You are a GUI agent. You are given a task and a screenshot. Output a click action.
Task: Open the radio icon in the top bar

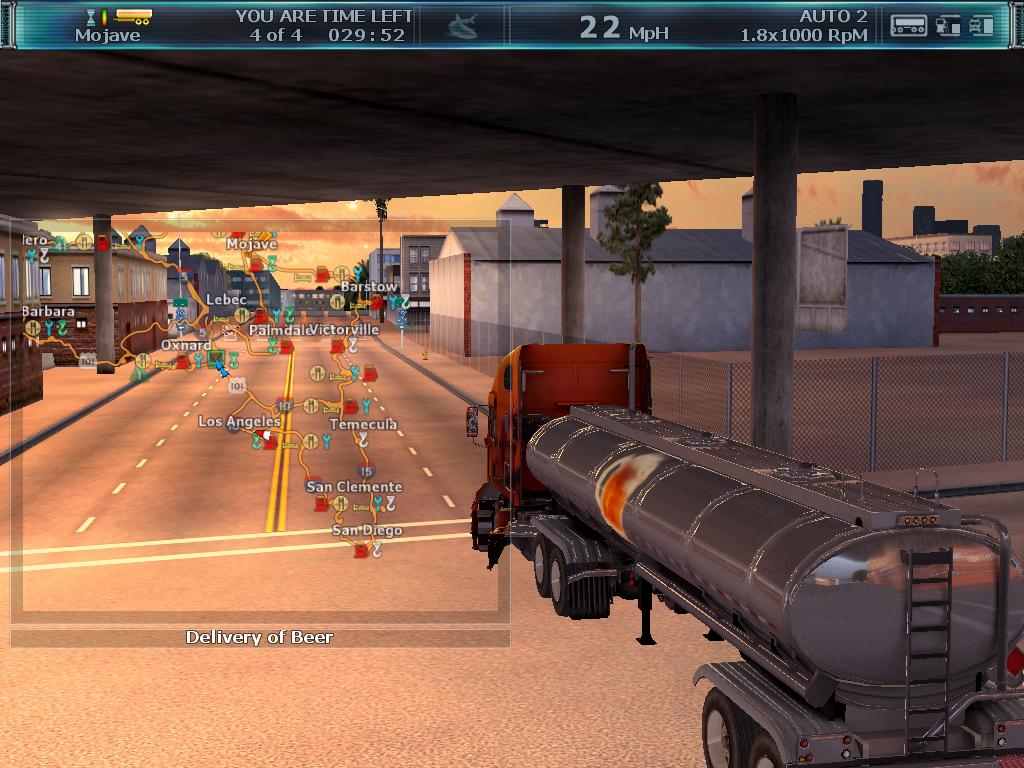click(908, 25)
